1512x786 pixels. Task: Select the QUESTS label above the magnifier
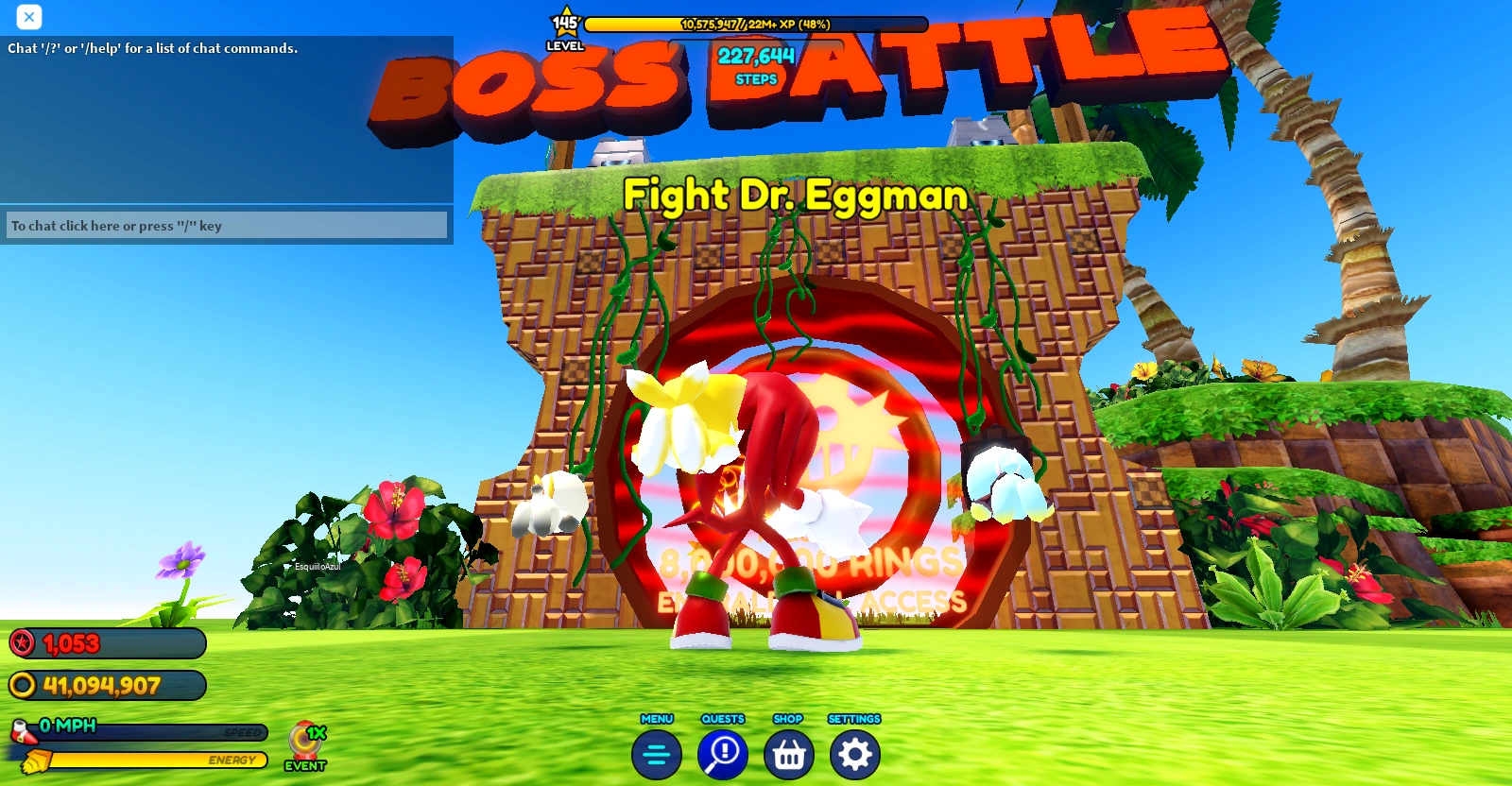pyautogui.click(x=722, y=719)
